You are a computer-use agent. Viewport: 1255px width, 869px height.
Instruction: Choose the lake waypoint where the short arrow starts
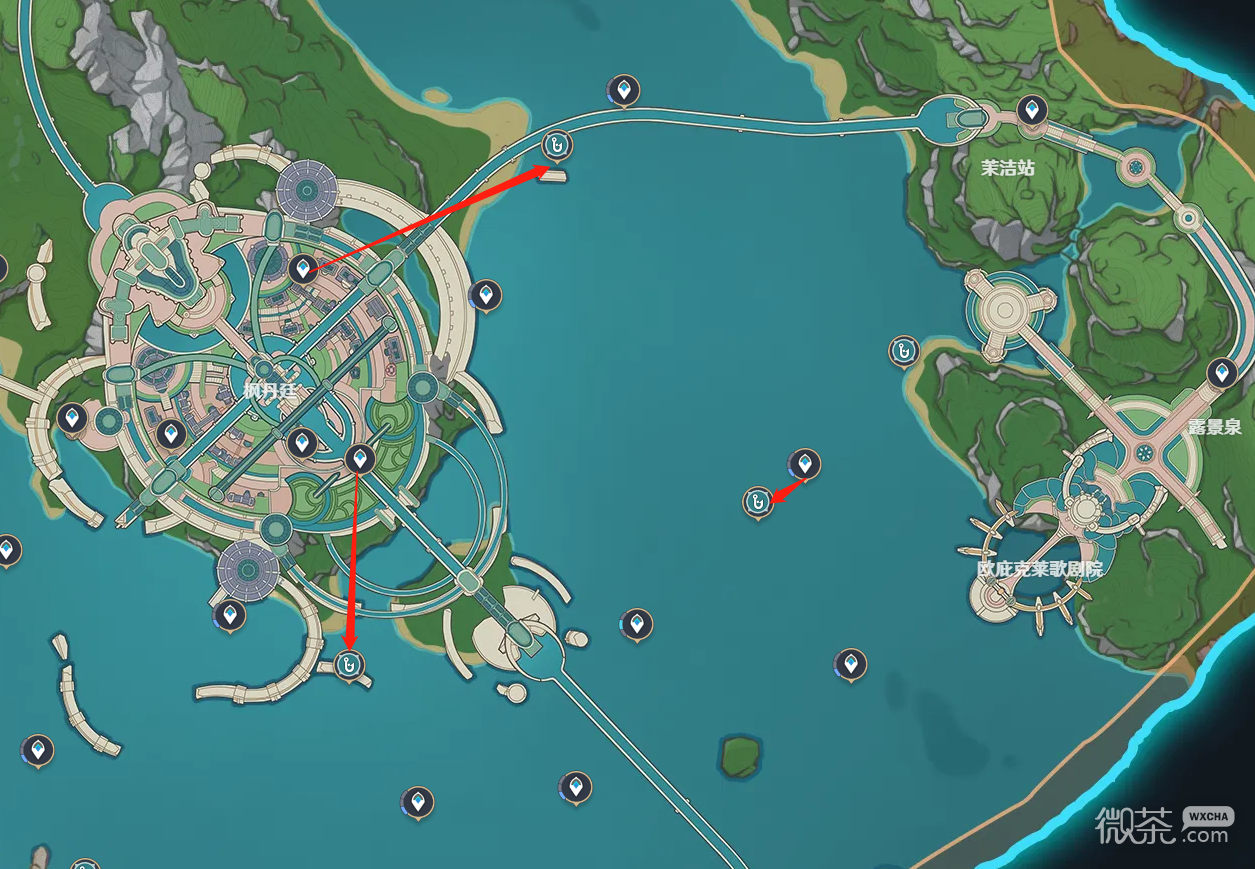(805, 463)
